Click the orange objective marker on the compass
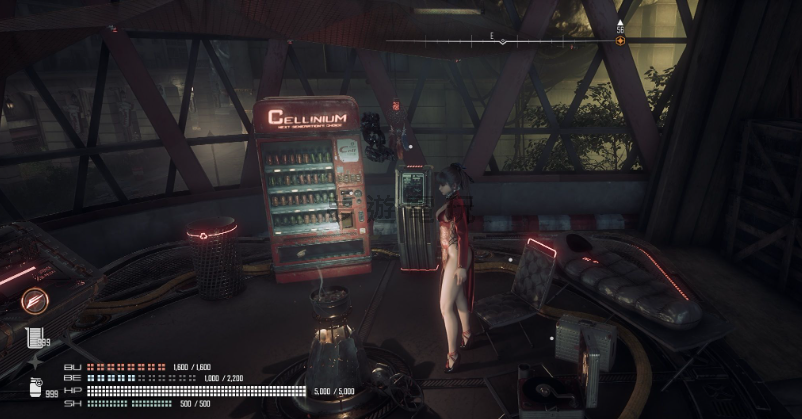The image size is (802, 419). pyautogui.click(x=621, y=41)
